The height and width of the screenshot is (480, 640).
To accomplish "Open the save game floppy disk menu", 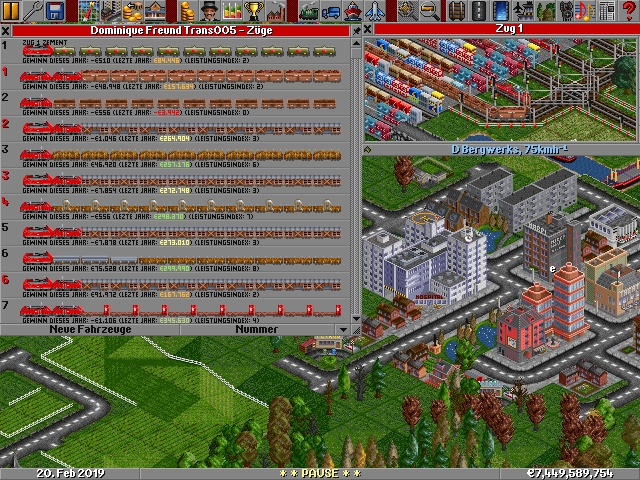I will click(56, 11).
